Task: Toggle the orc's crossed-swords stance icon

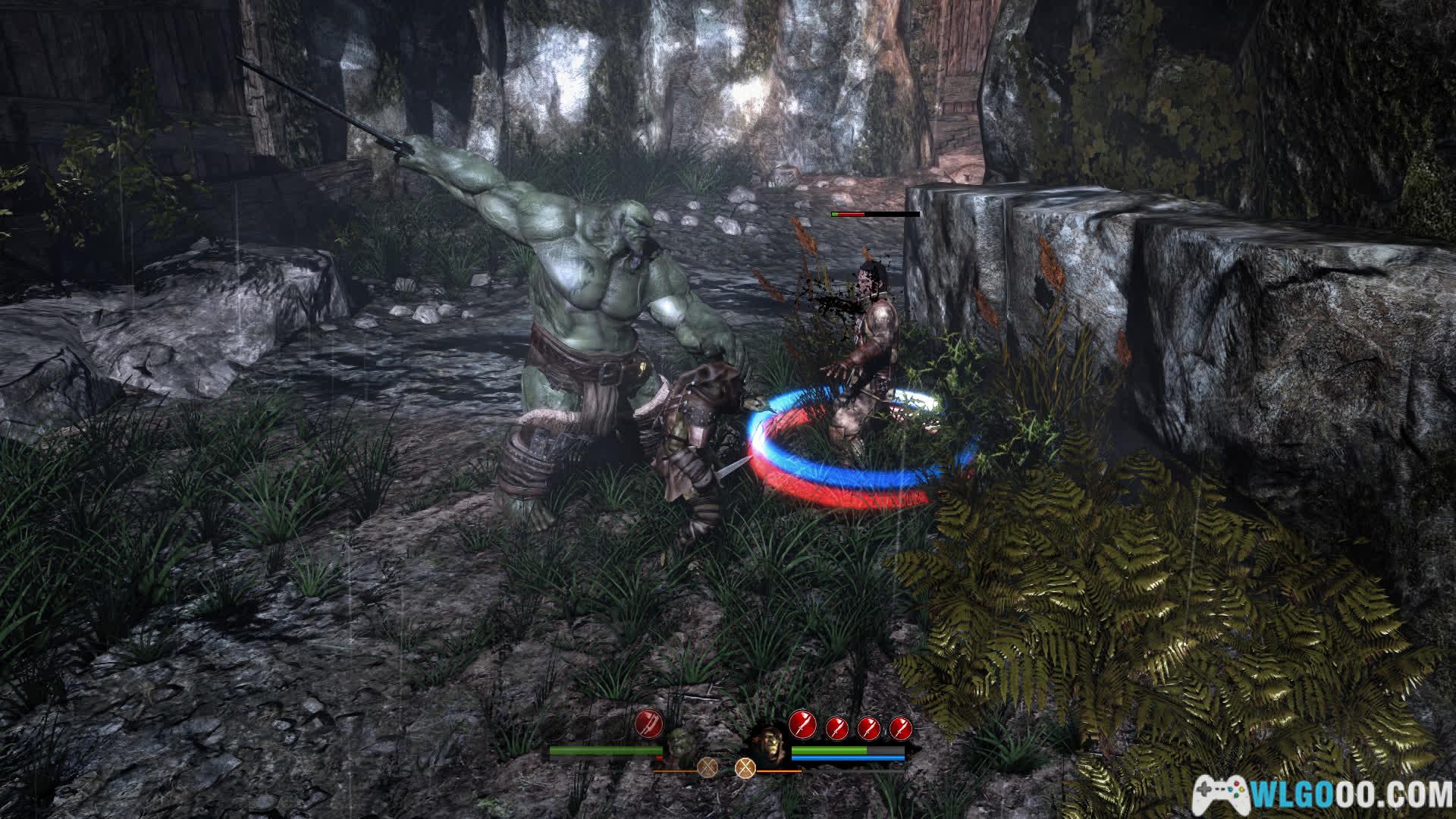Action: click(x=708, y=768)
